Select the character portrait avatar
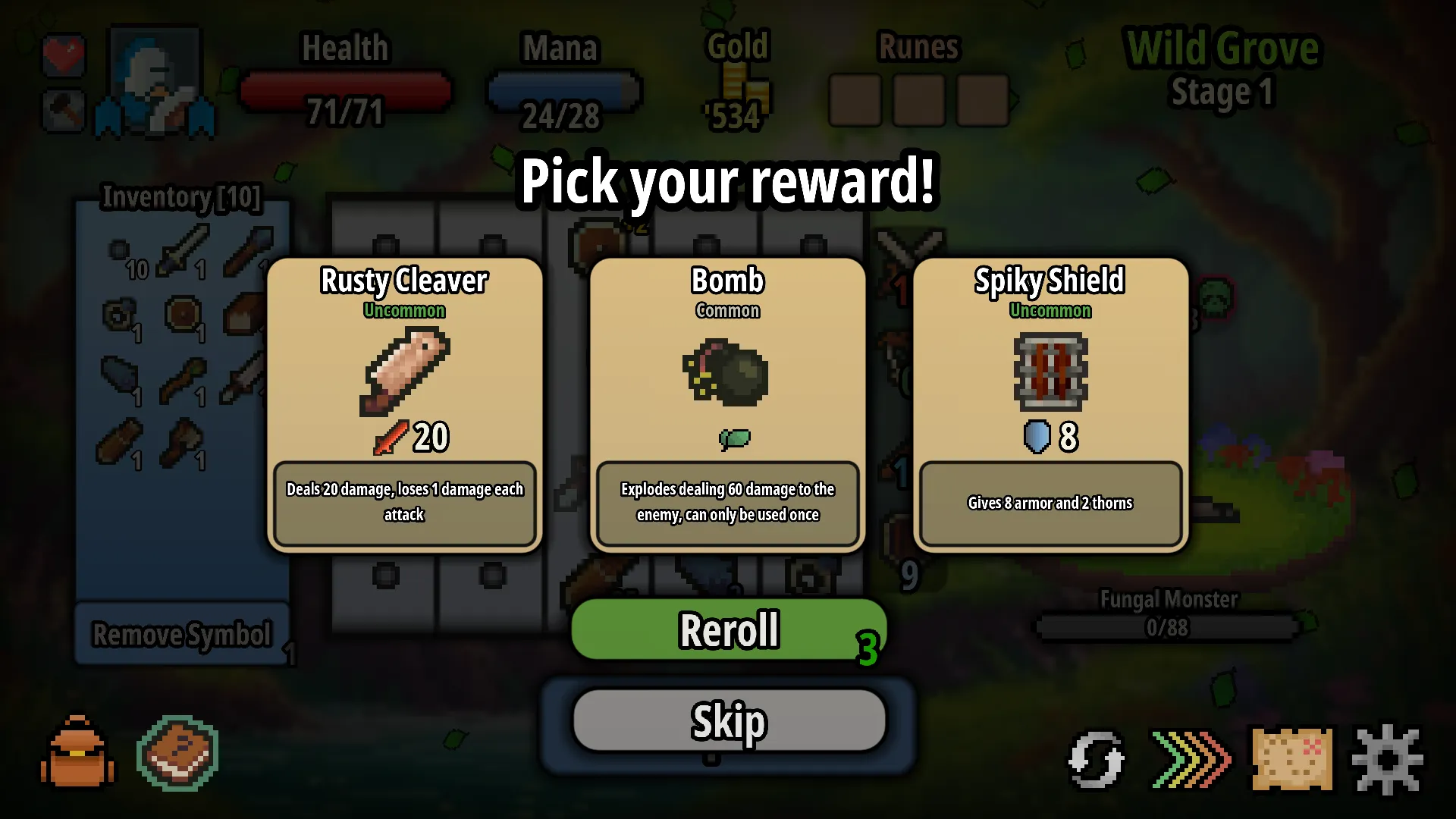This screenshot has height=819, width=1456. pyautogui.click(x=155, y=80)
